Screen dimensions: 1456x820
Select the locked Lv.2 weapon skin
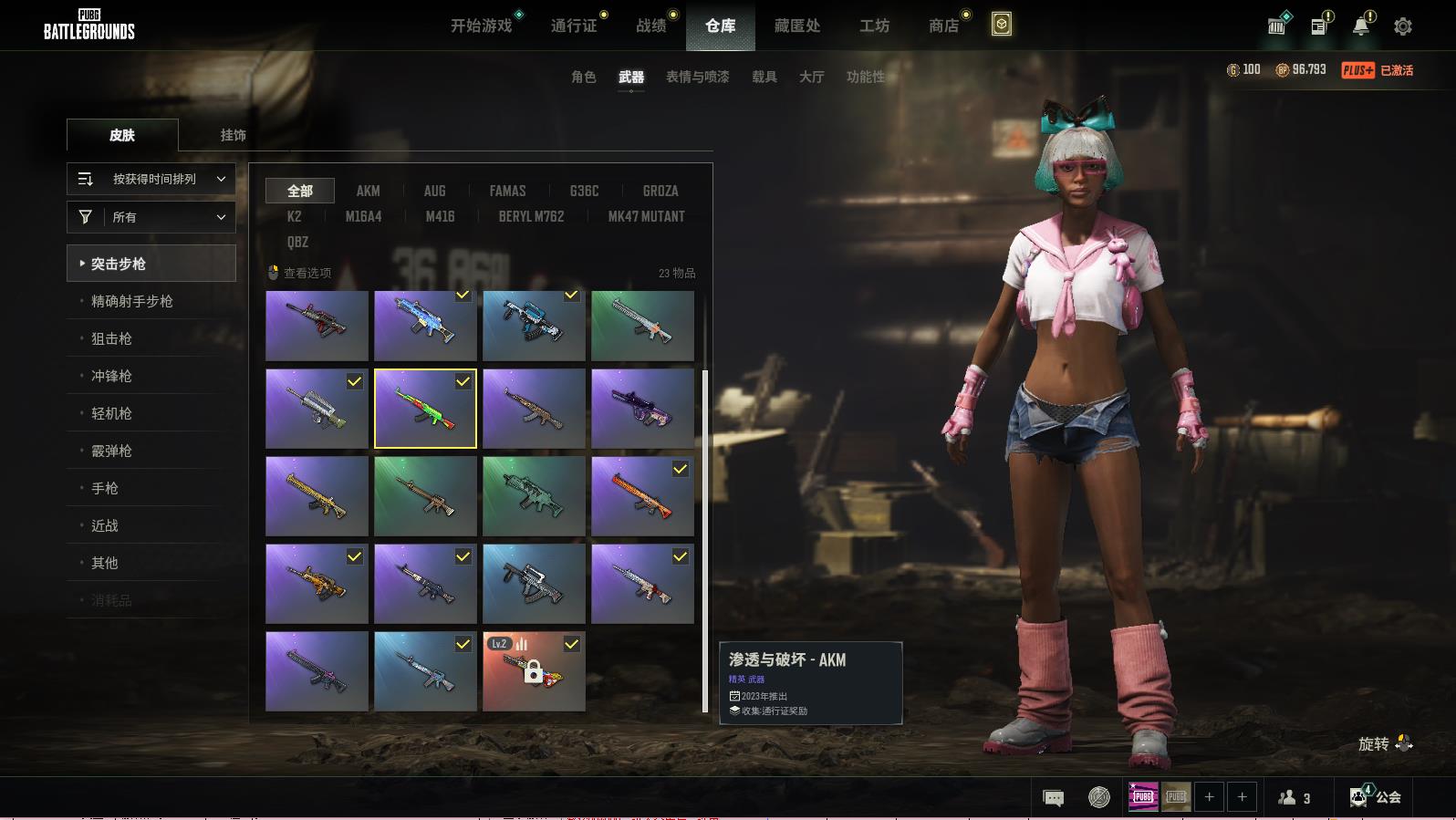534,671
